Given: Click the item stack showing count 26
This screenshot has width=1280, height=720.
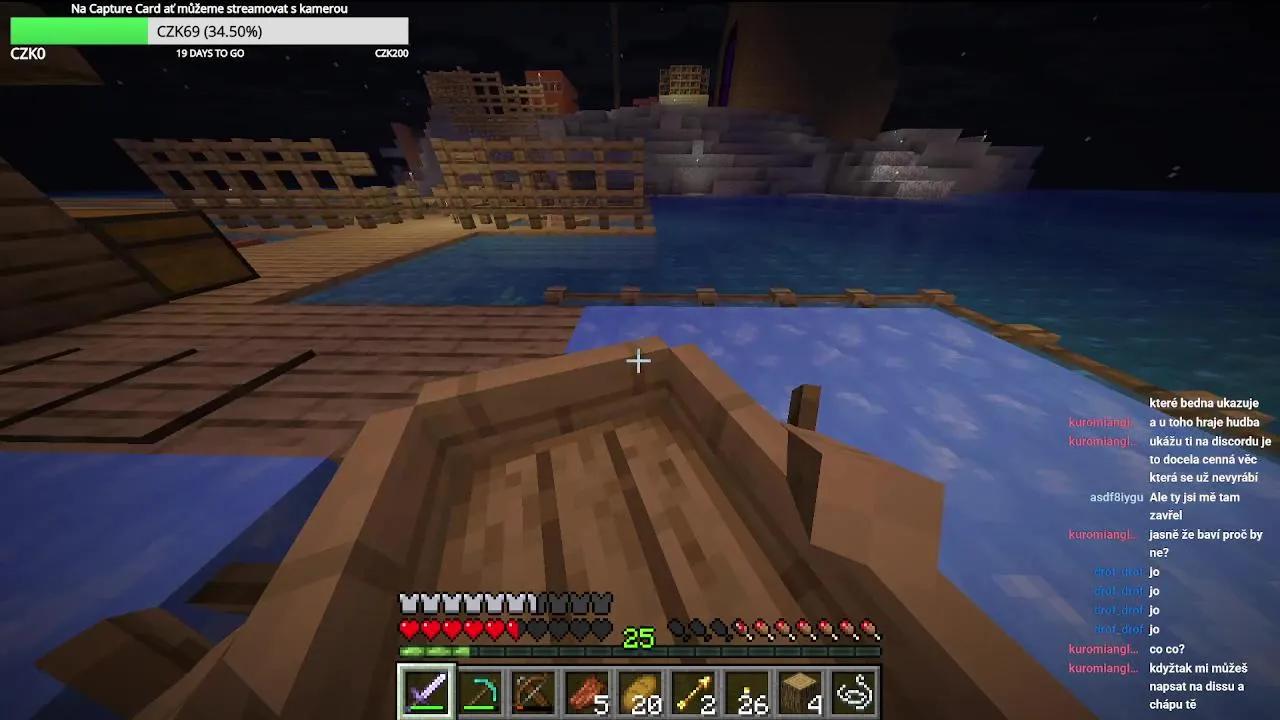Looking at the screenshot, I should pos(748,690).
